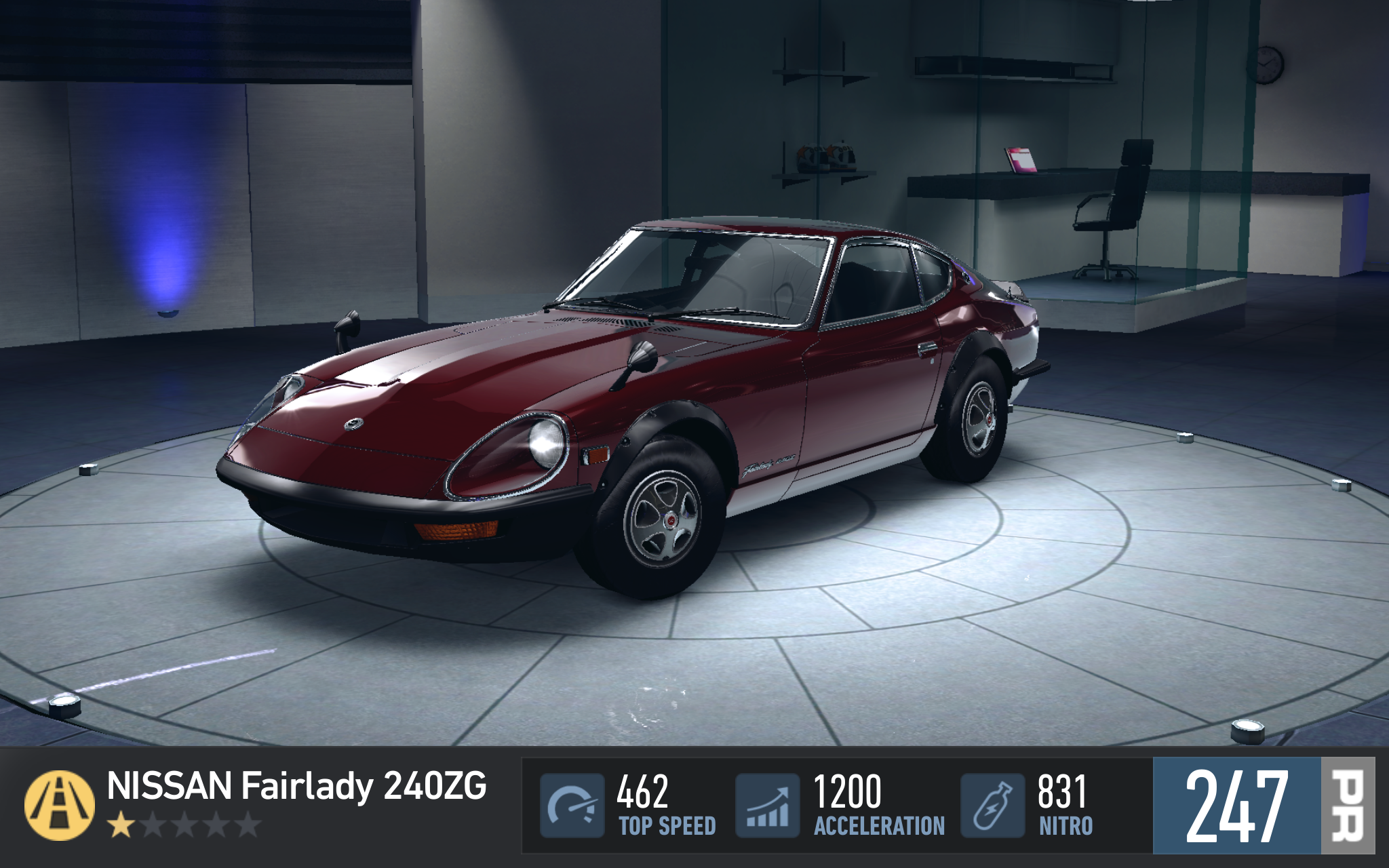Show details for the PR rating panel
The height and width of the screenshot is (868, 1389).
tap(1263, 806)
